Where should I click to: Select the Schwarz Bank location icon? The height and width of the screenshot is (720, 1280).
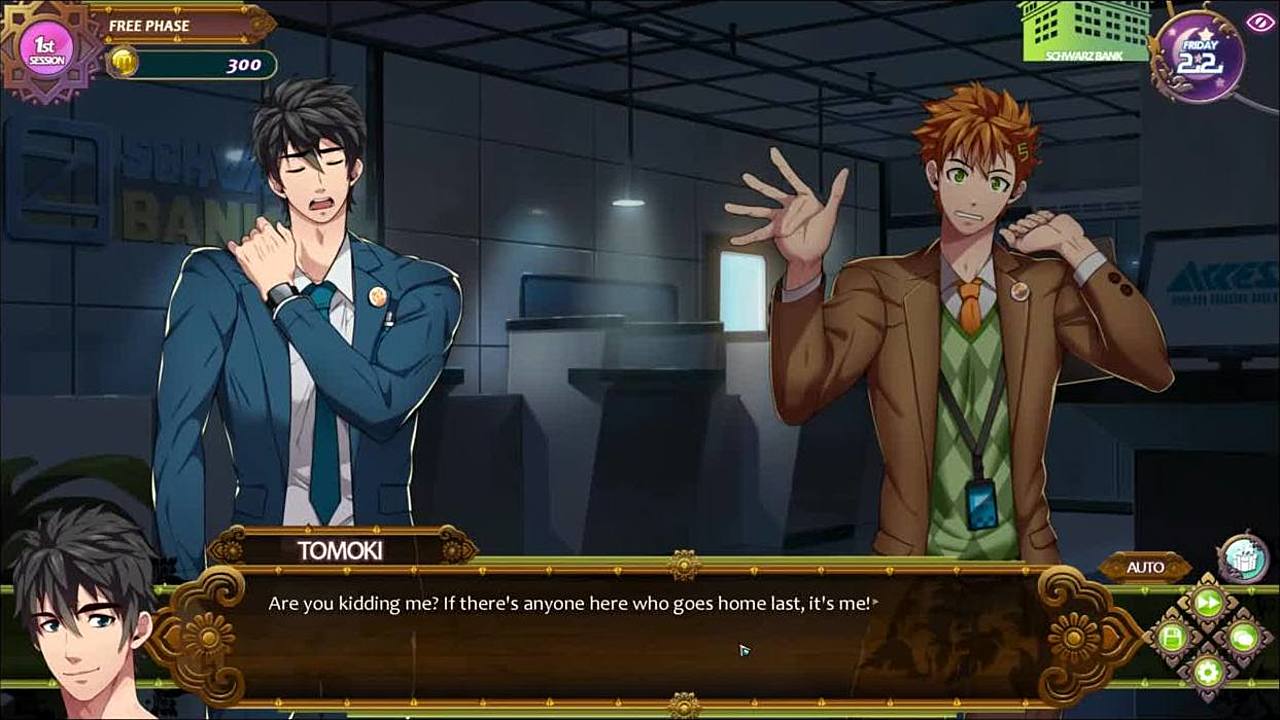[1084, 31]
